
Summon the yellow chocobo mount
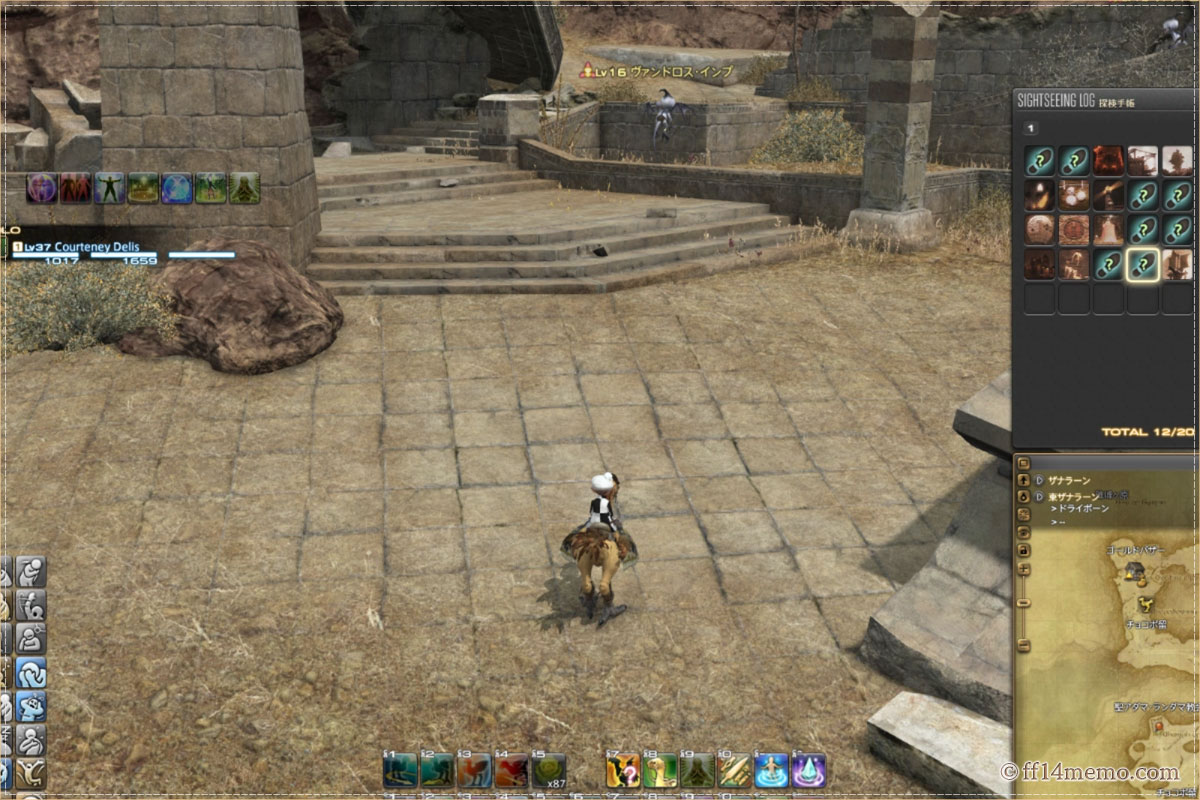660,770
